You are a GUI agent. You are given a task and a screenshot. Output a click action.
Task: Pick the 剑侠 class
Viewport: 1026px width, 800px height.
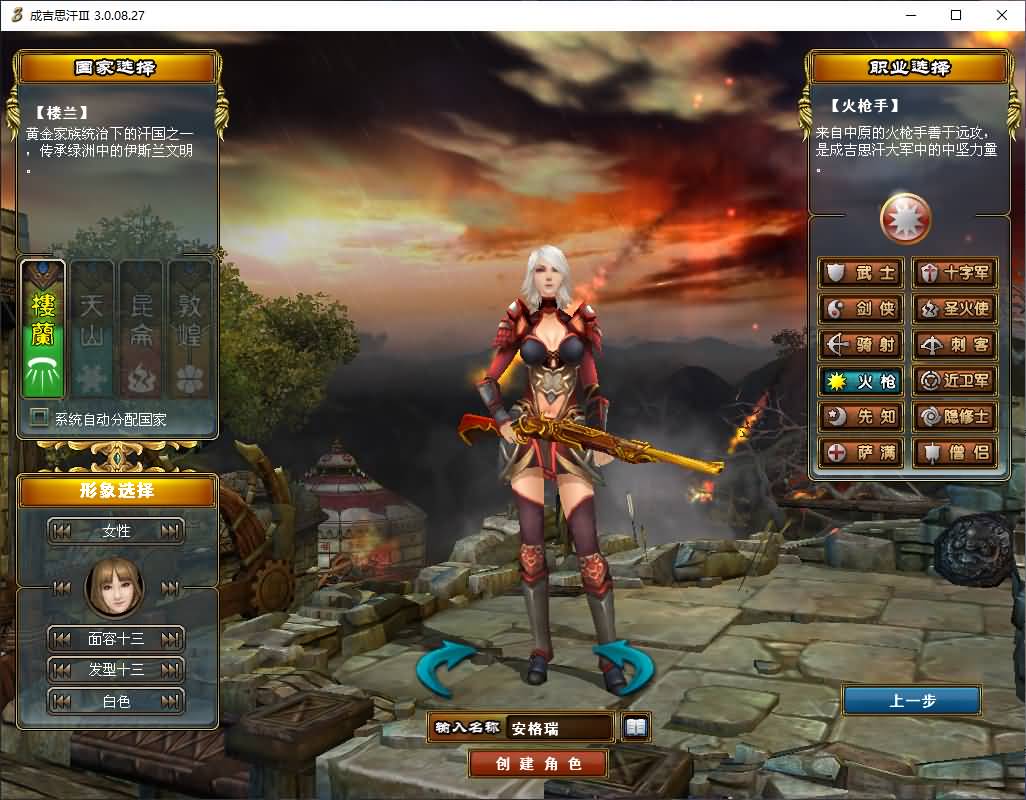tap(861, 309)
